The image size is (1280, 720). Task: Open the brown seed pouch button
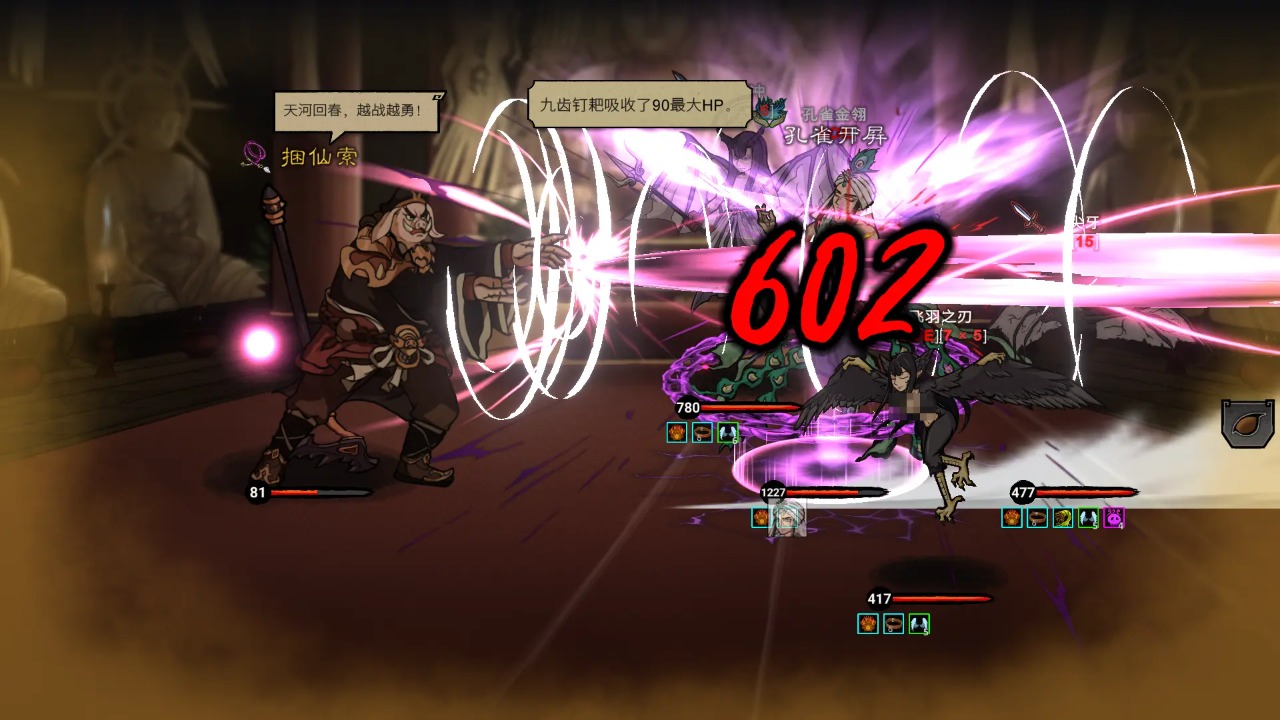(1249, 423)
